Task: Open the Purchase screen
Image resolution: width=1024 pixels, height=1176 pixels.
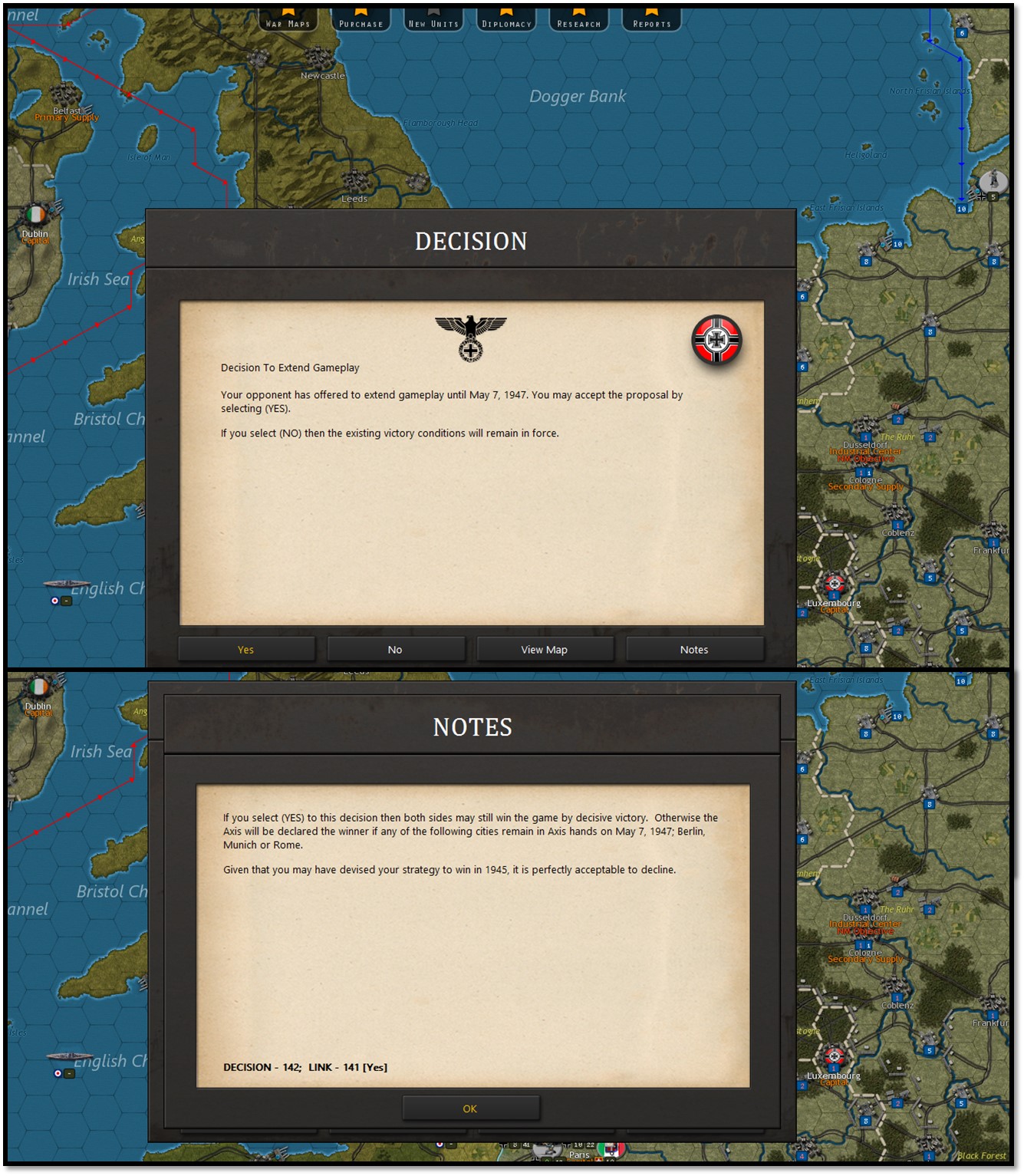Action: coord(361,22)
